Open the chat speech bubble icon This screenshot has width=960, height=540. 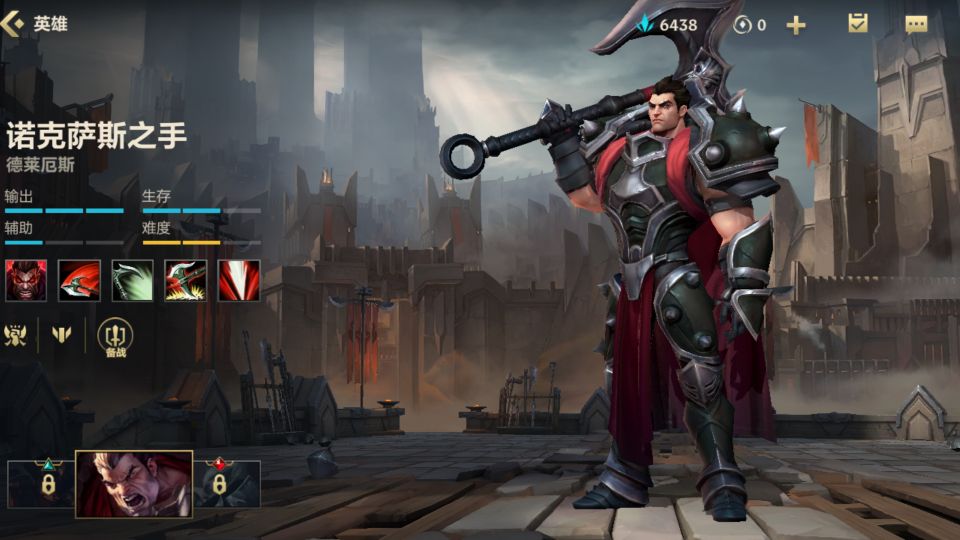tap(916, 25)
